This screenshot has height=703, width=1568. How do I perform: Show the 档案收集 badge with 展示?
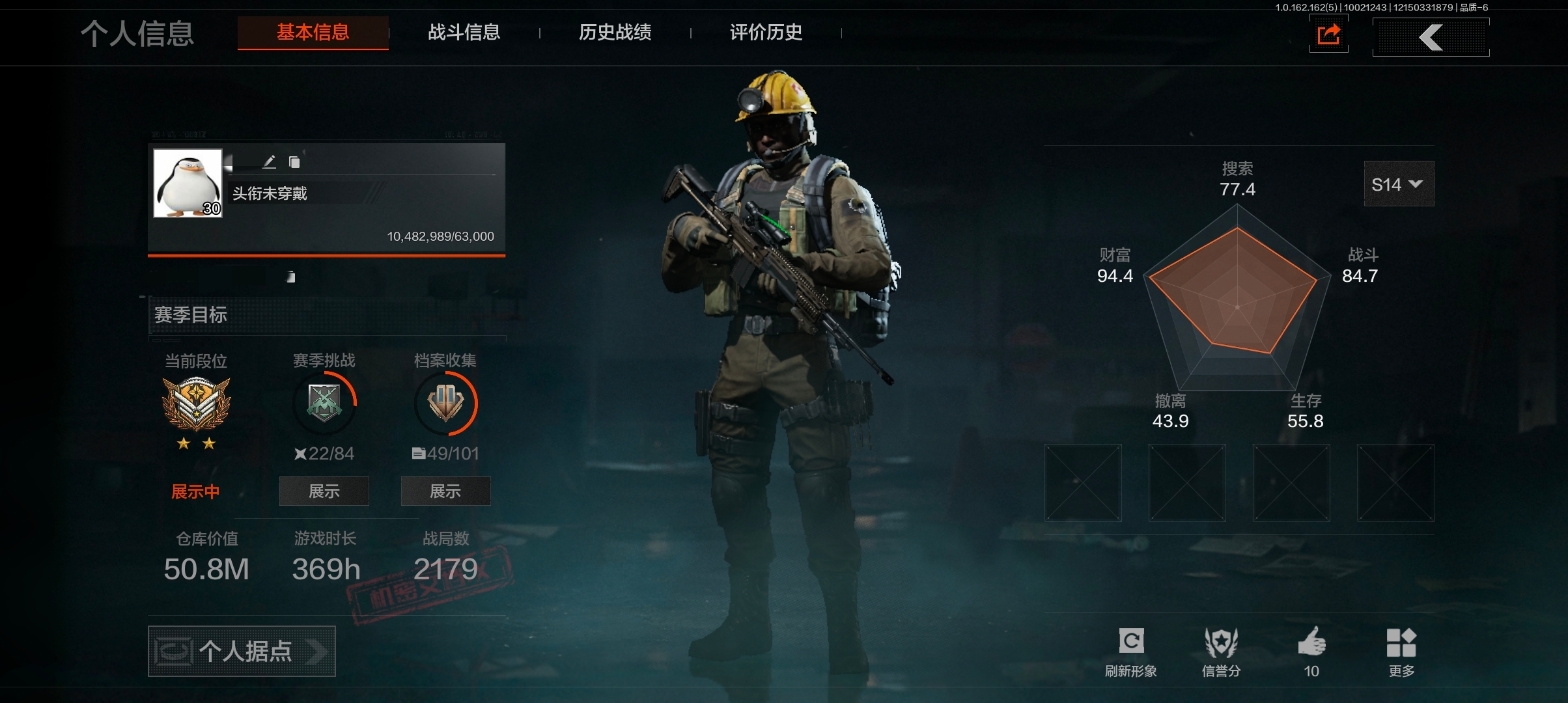[445, 491]
